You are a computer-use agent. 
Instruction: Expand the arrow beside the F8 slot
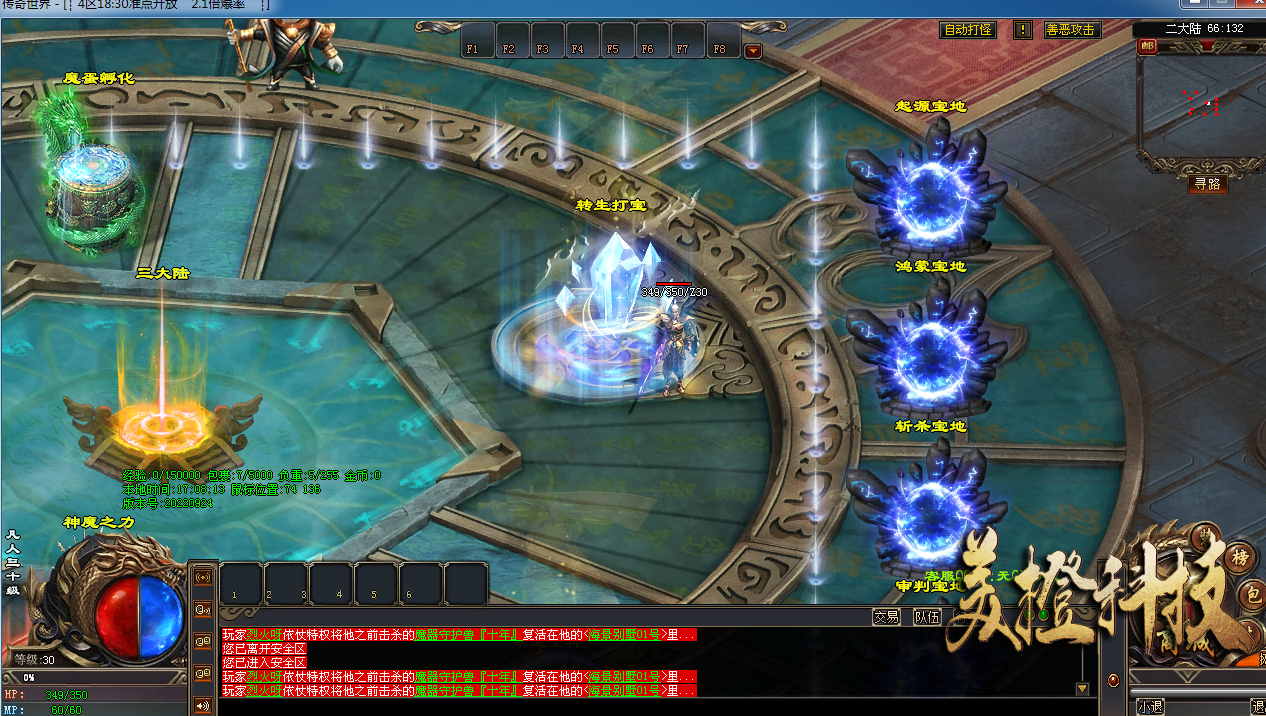pos(753,51)
